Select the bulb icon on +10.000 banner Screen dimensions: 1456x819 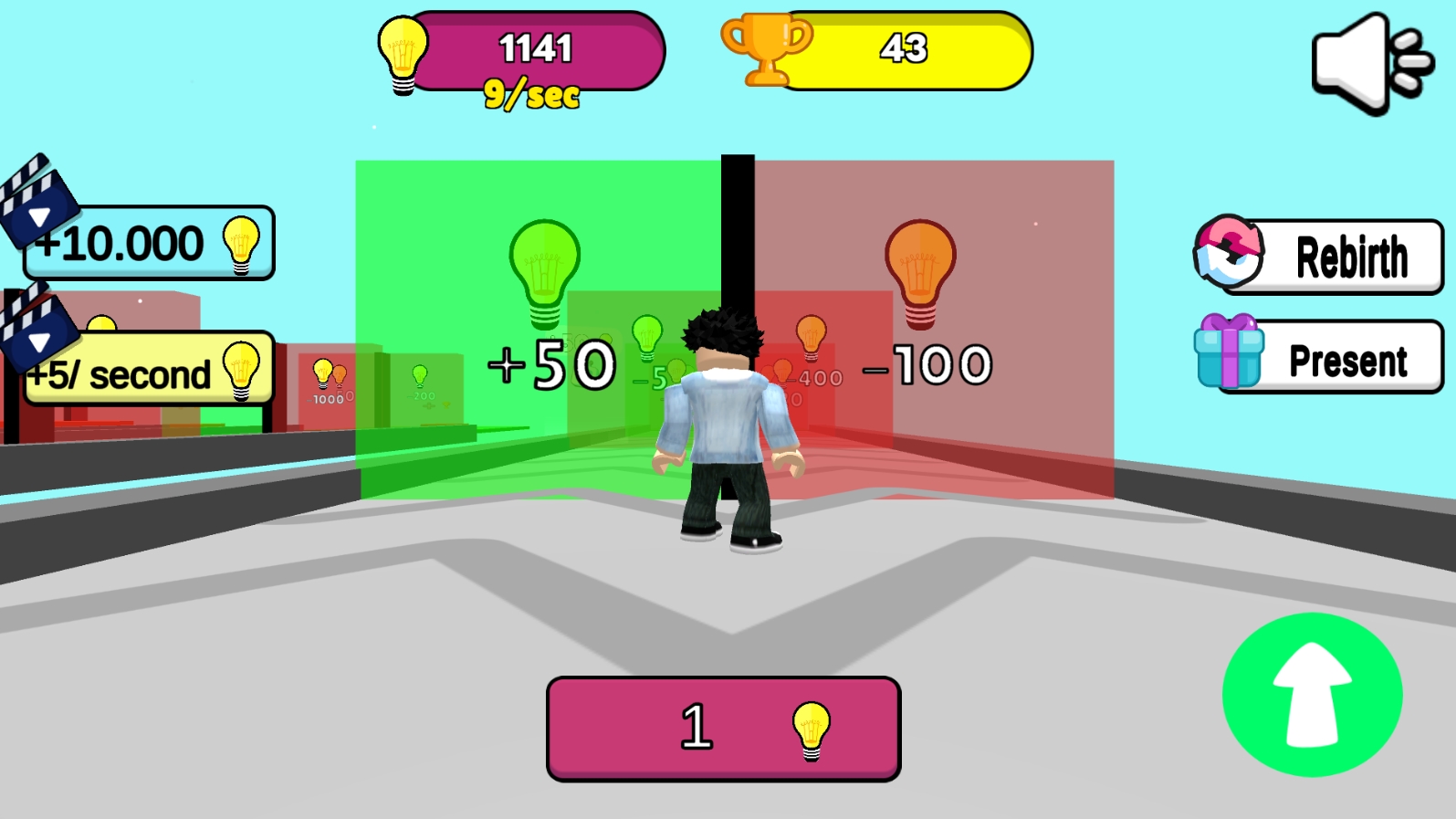[x=242, y=243]
